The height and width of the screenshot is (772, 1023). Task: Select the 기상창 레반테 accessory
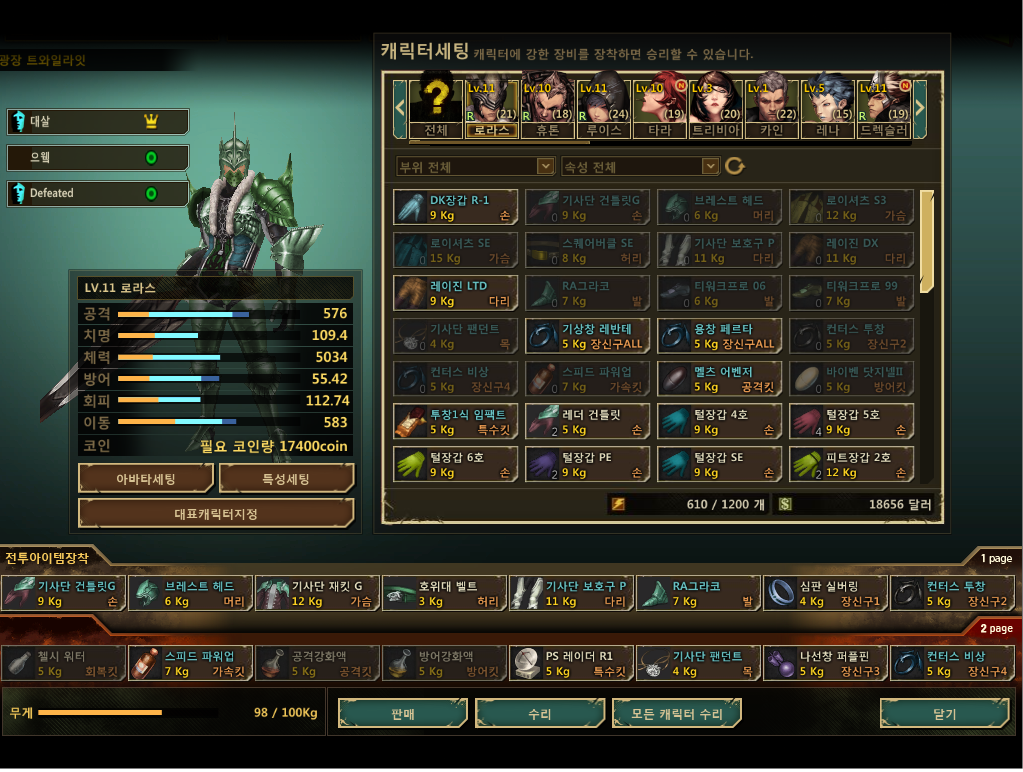point(588,336)
